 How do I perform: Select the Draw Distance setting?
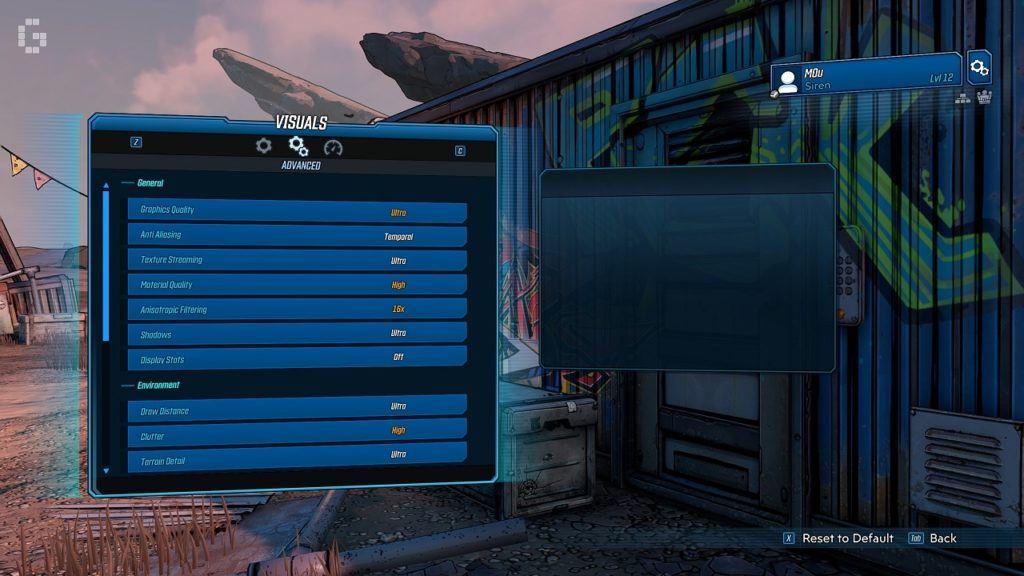(297, 407)
